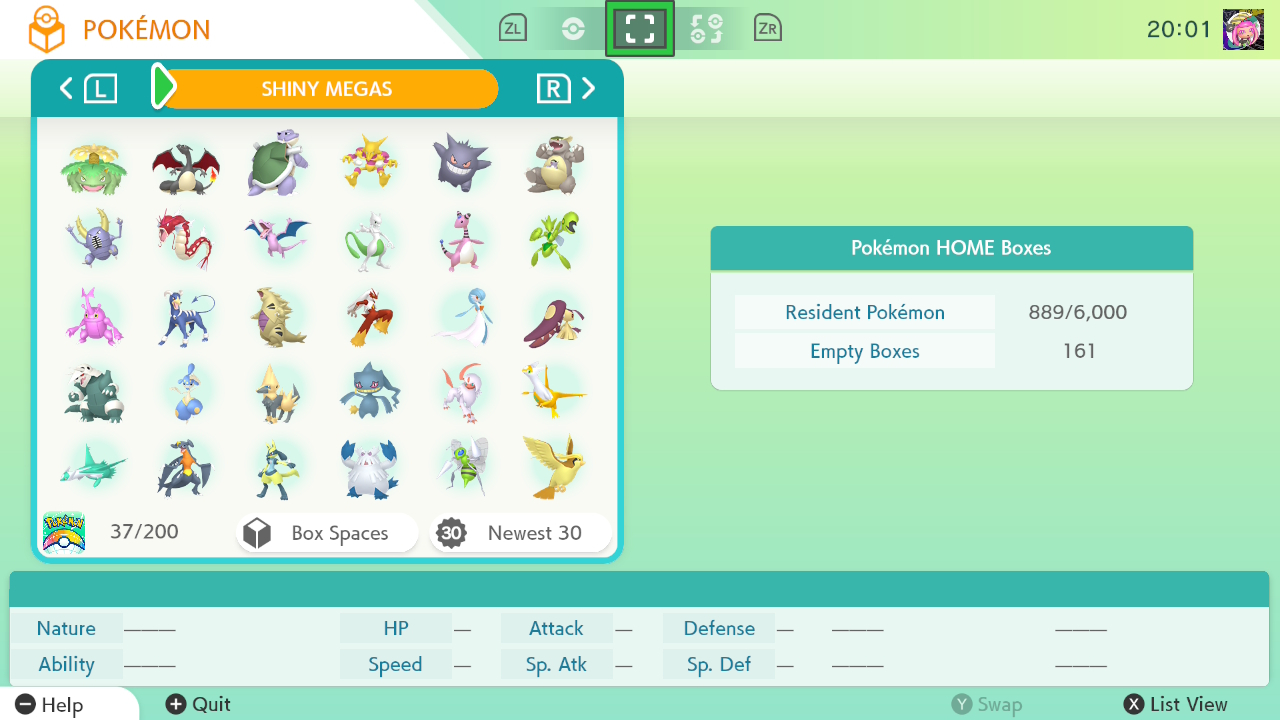Show the Newest 30 Pokémon
The width and height of the screenshot is (1280, 720).
tap(520, 533)
